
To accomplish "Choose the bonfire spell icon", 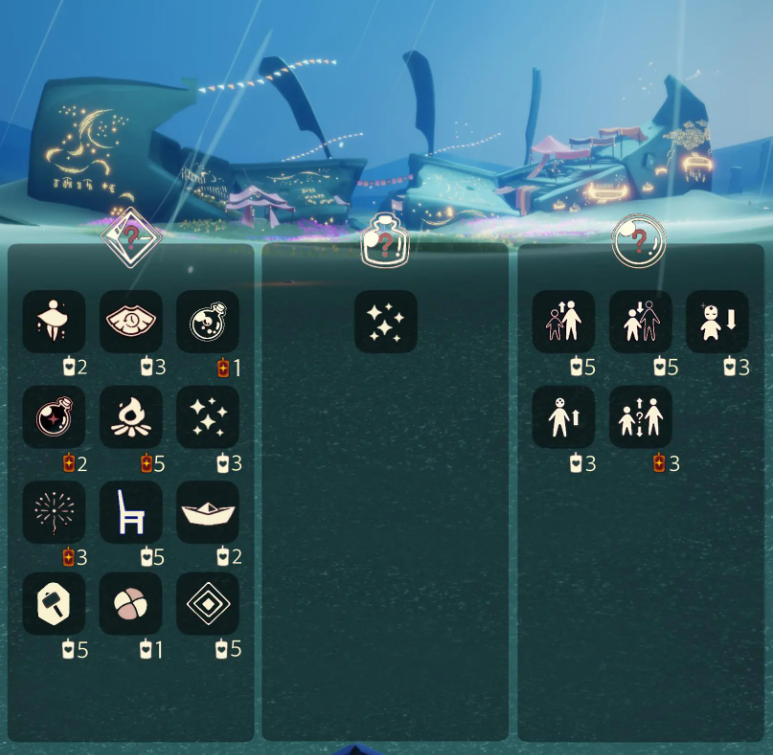I will click(131, 417).
